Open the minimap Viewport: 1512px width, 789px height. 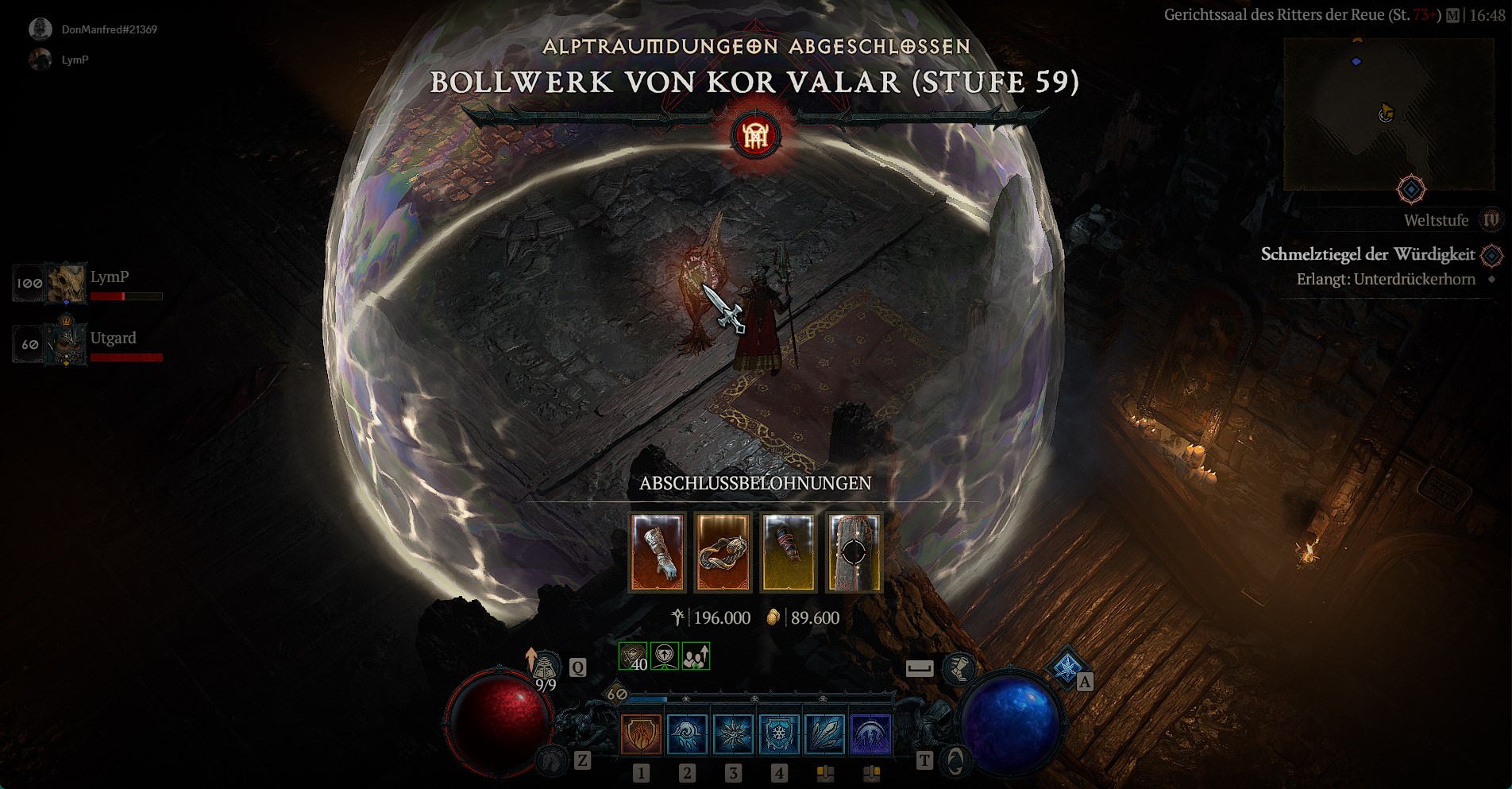1389,114
